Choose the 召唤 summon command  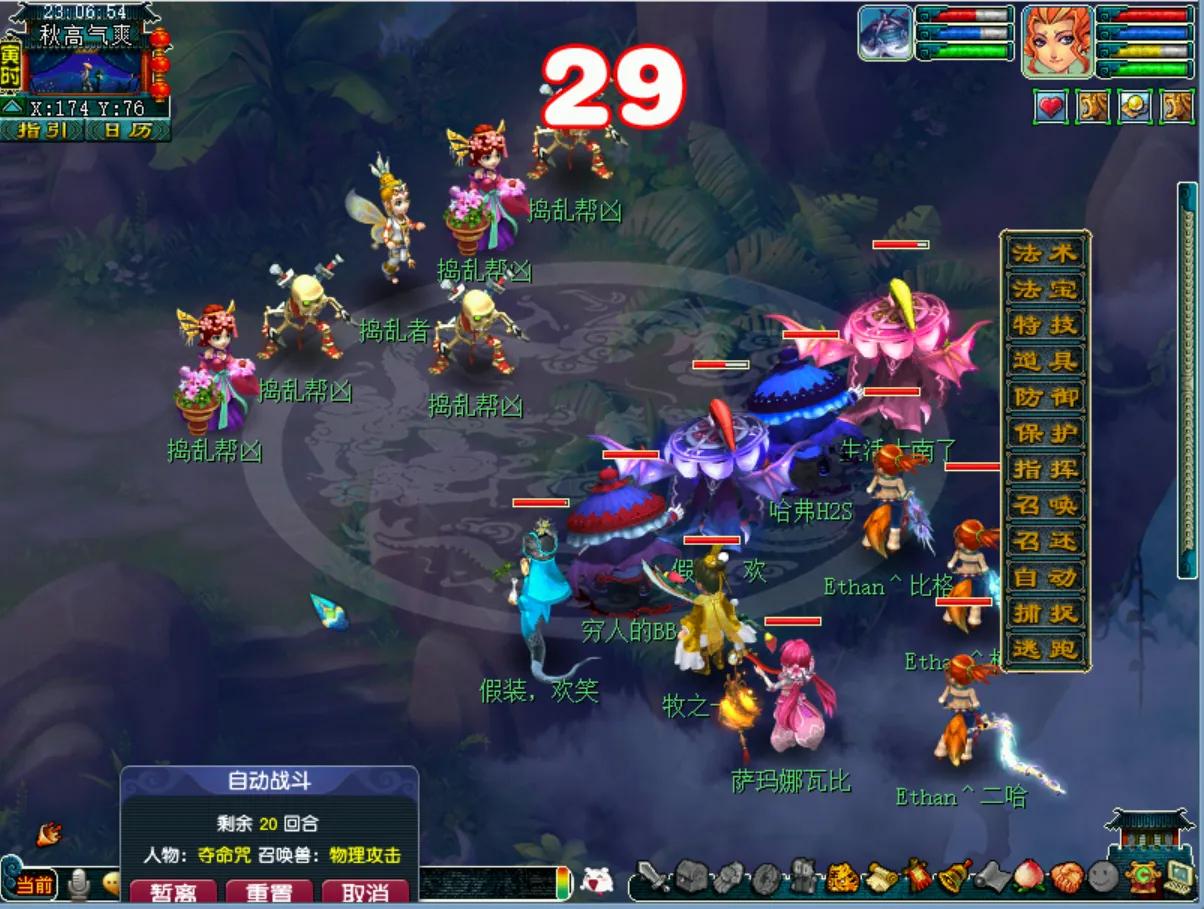click(x=1045, y=505)
